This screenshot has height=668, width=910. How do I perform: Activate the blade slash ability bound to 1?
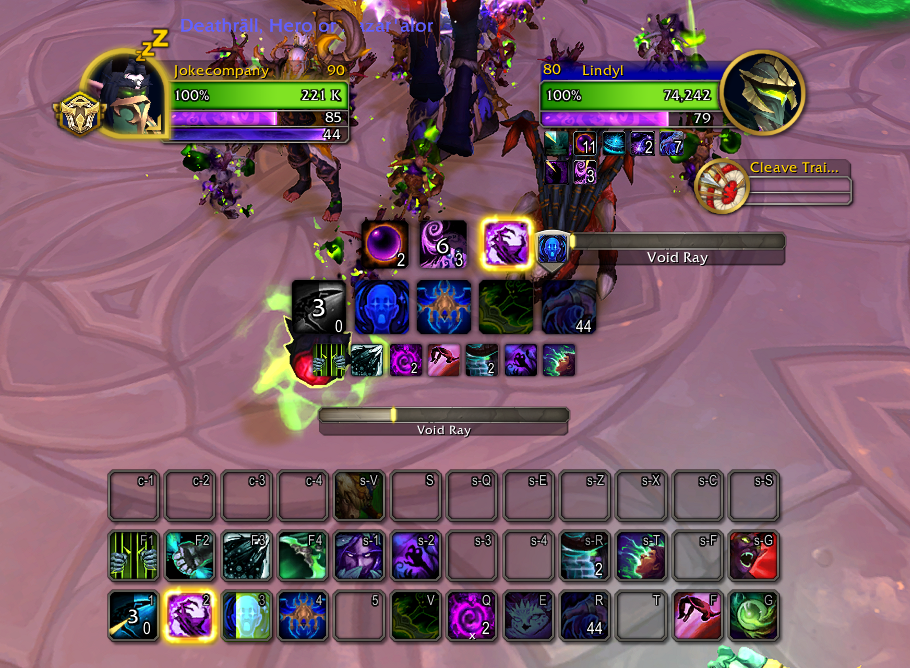[x=134, y=614]
